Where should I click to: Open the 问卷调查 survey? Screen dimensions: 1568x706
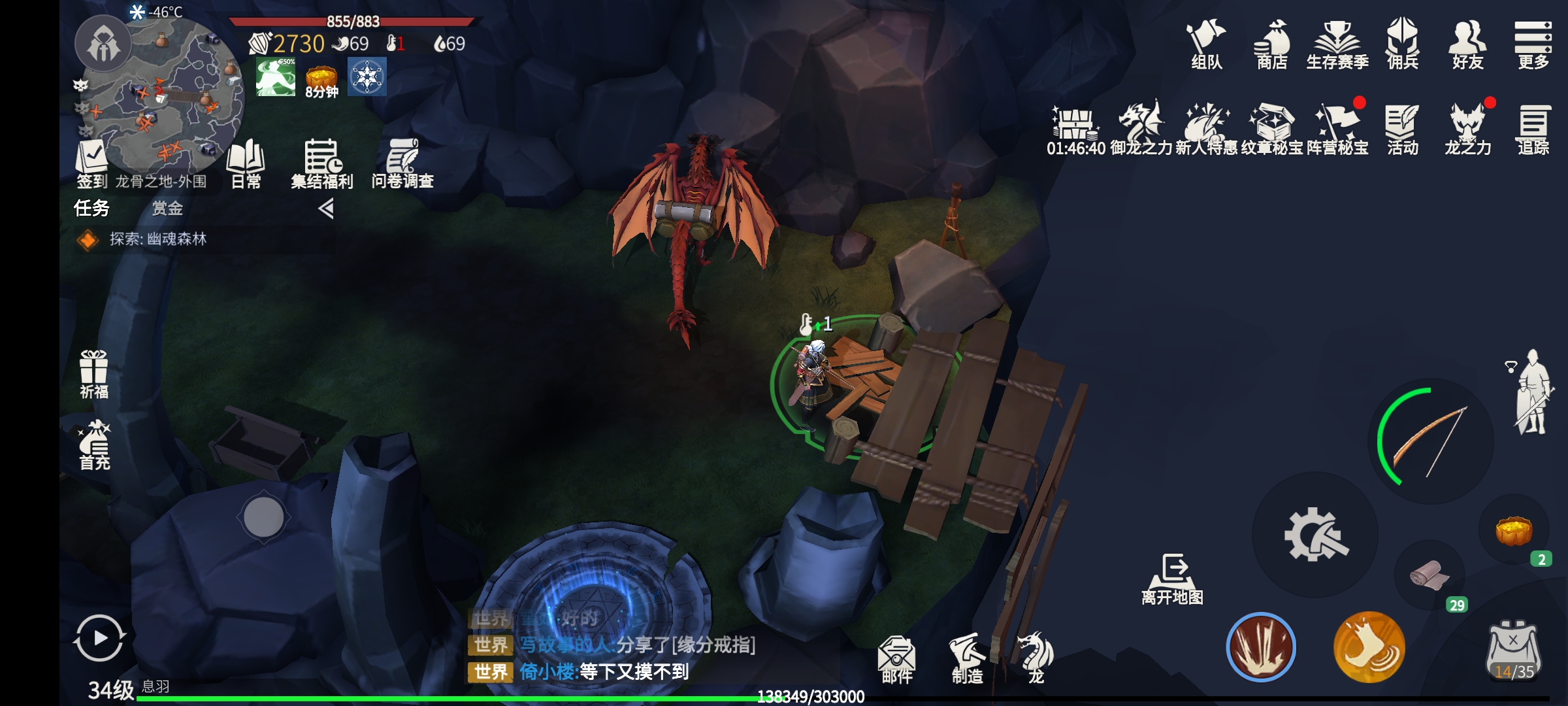[x=402, y=163]
